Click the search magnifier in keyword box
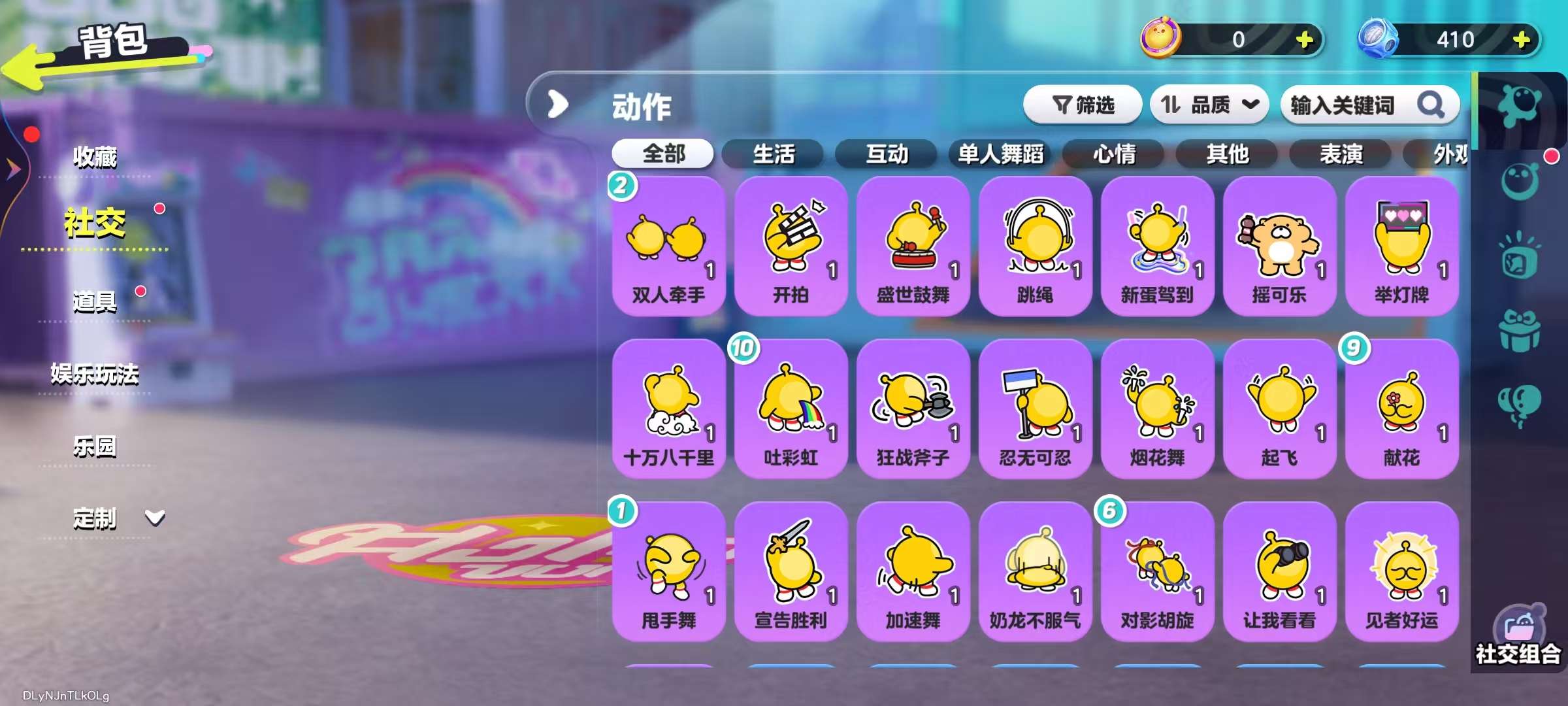 click(1432, 105)
